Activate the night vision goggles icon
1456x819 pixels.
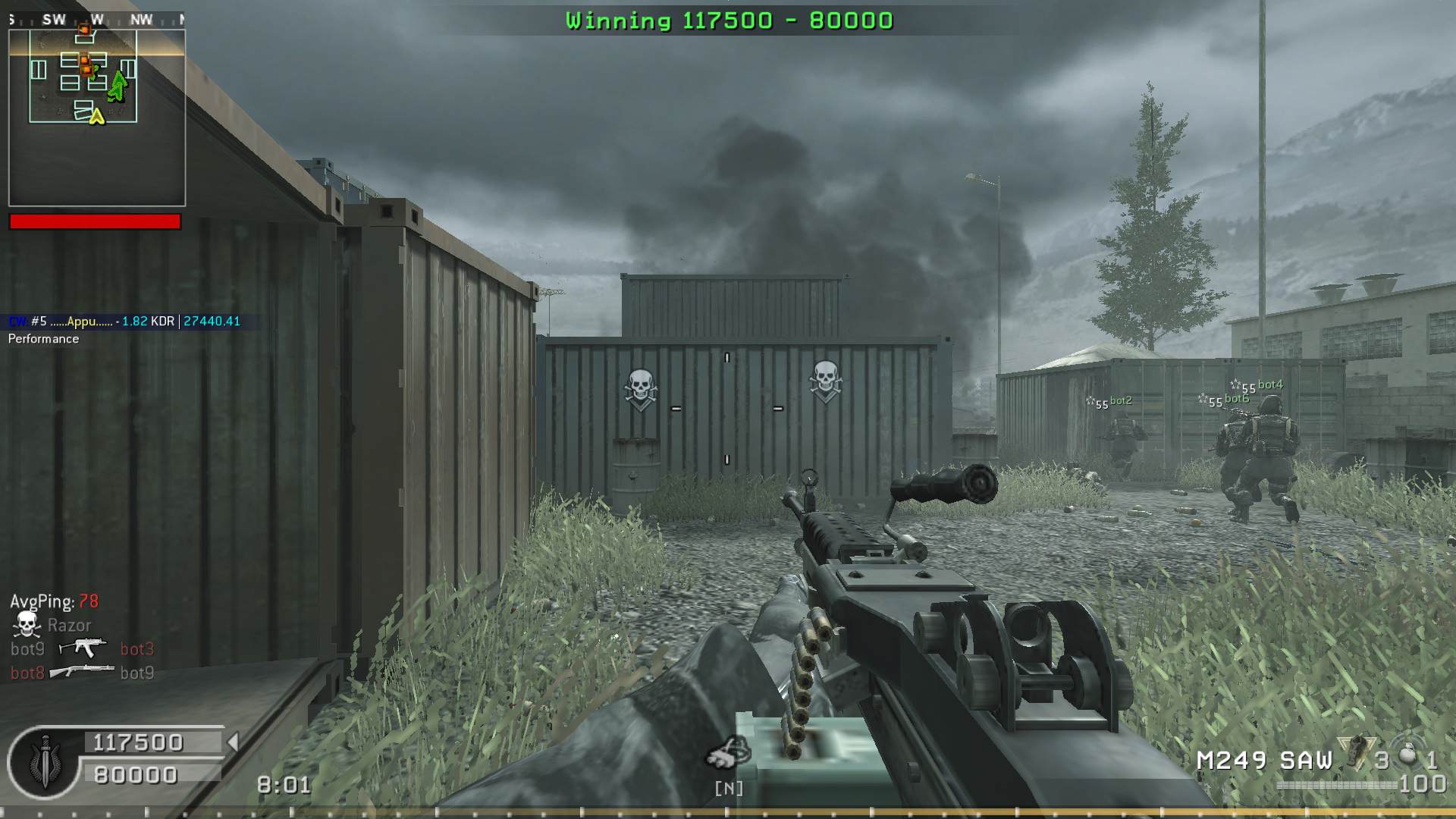coord(728,753)
